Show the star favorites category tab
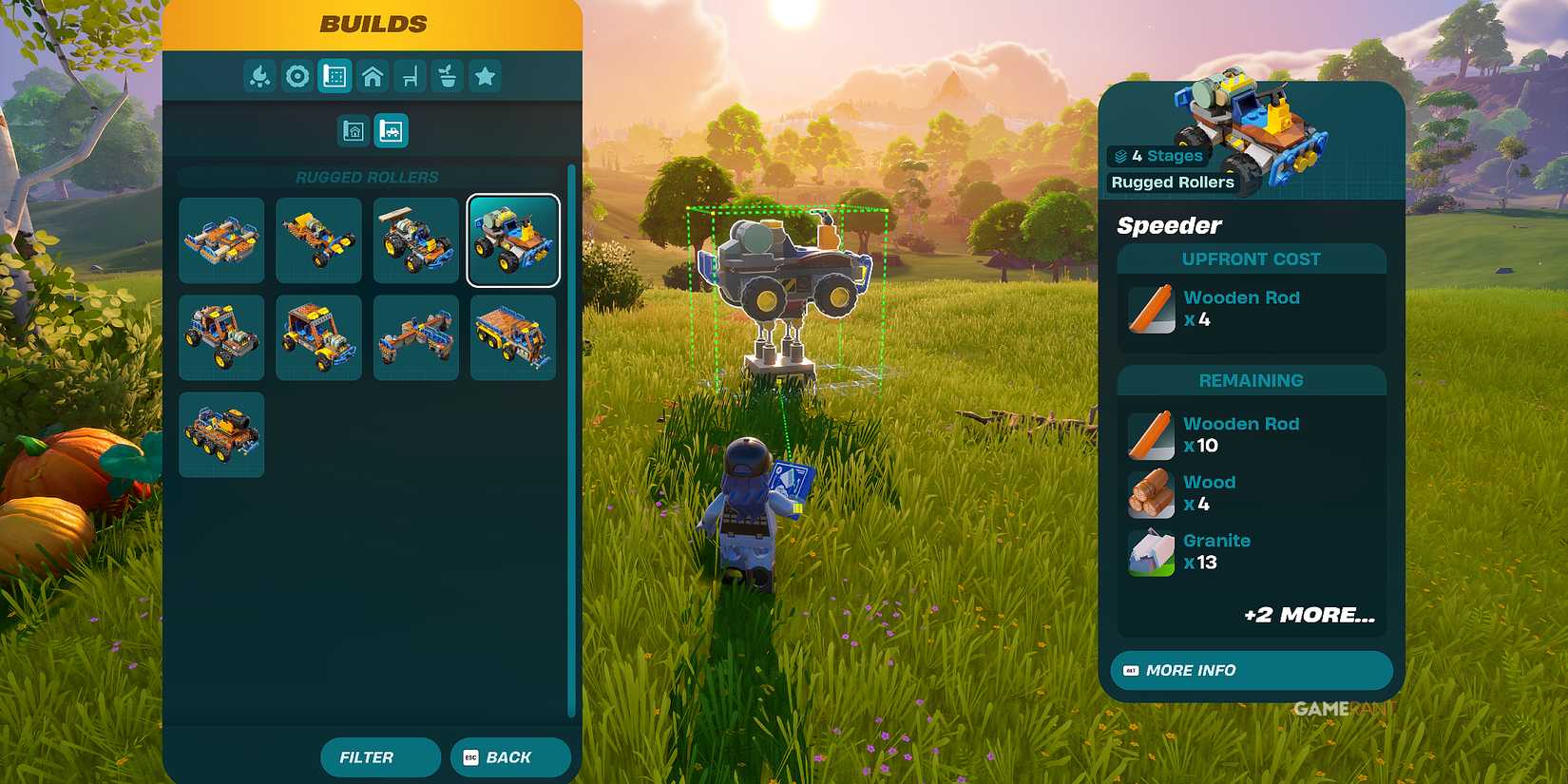The image size is (1568, 784). [x=485, y=76]
